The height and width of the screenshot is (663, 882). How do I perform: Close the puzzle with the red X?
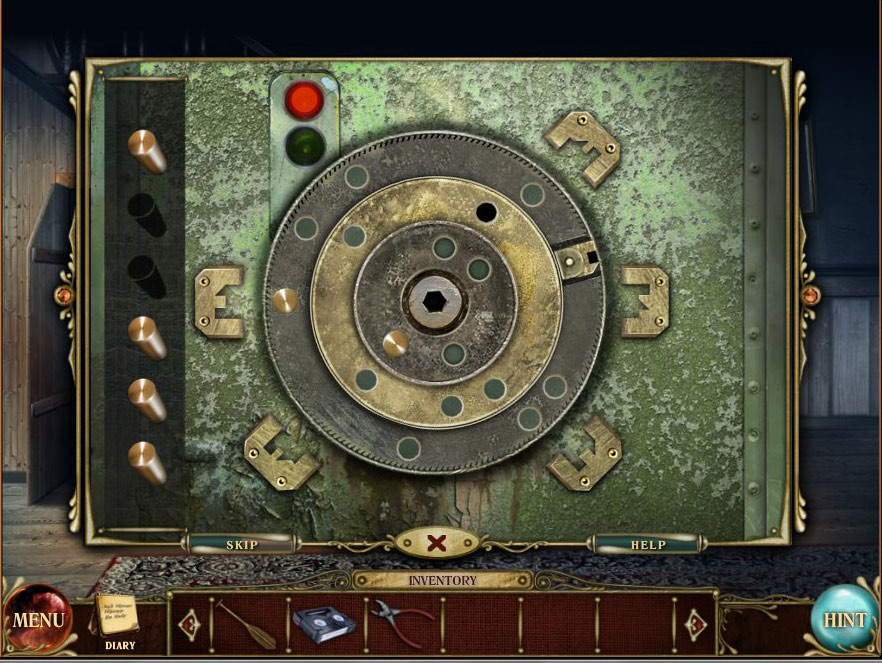437,543
